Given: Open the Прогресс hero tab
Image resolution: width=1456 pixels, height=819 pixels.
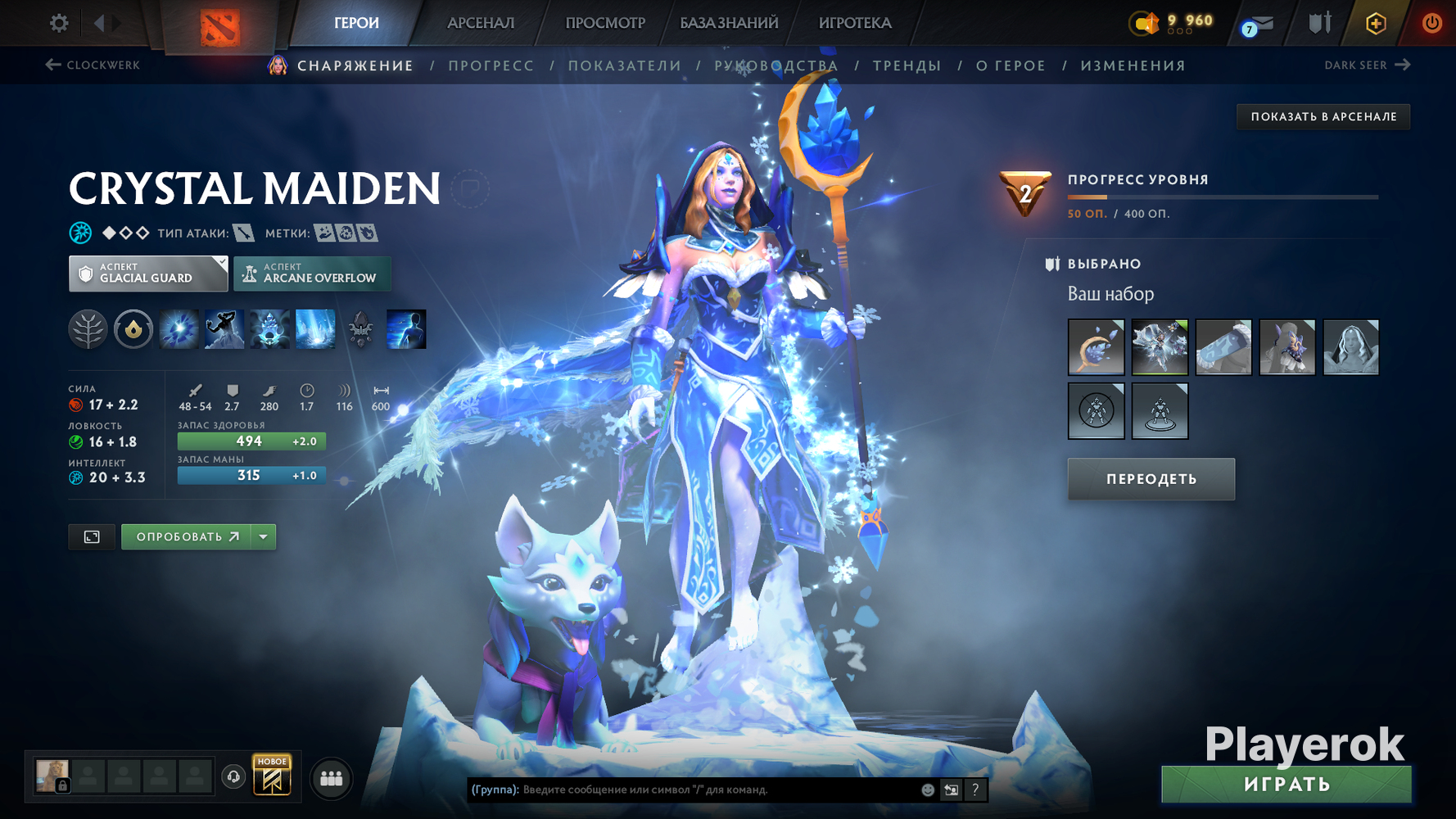Looking at the screenshot, I should [x=491, y=66].
